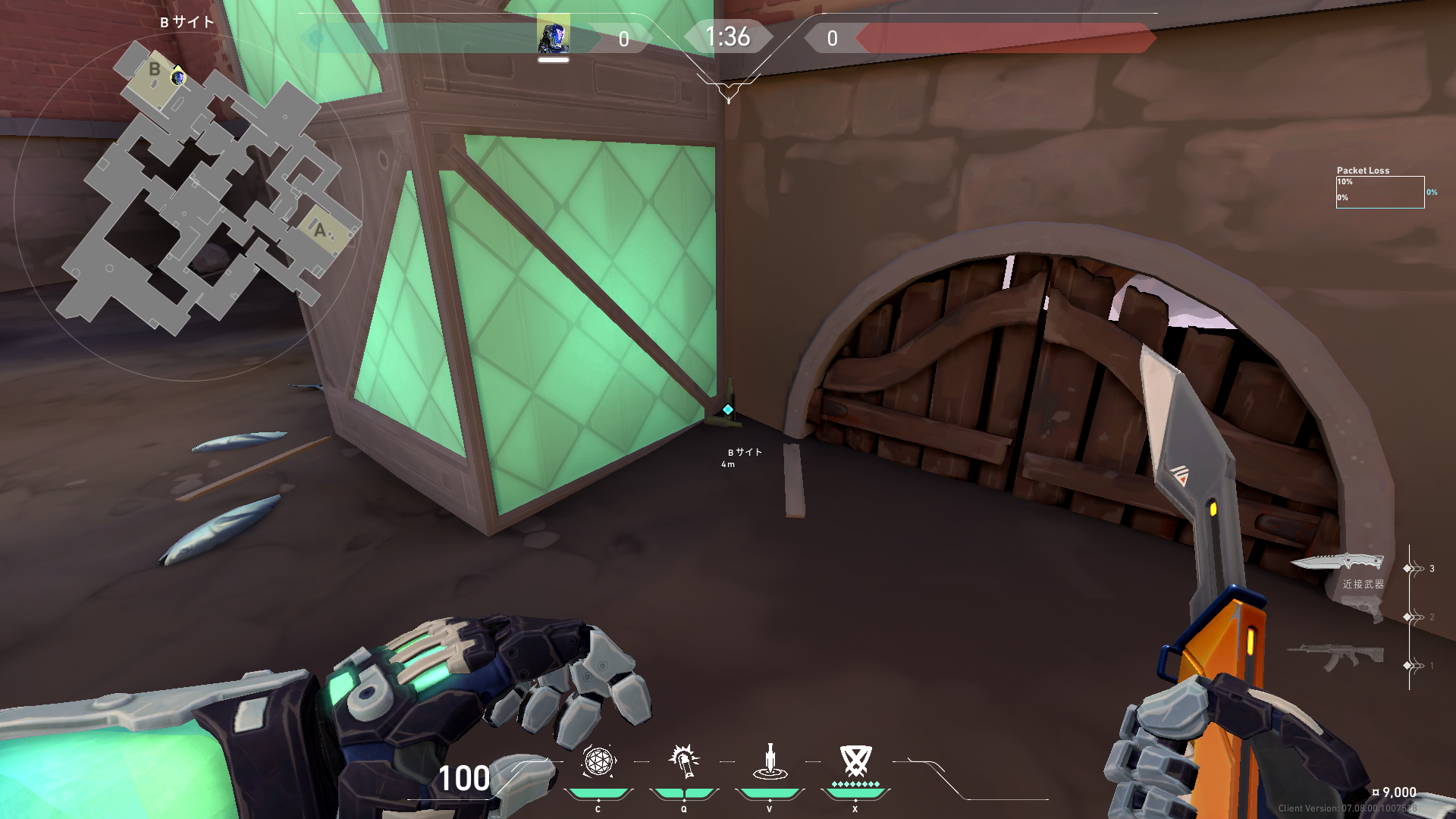The width and height of the screenshot is (1456, 819).
Task: Switch to the pistol sidearm slot
Action: 1363,611
